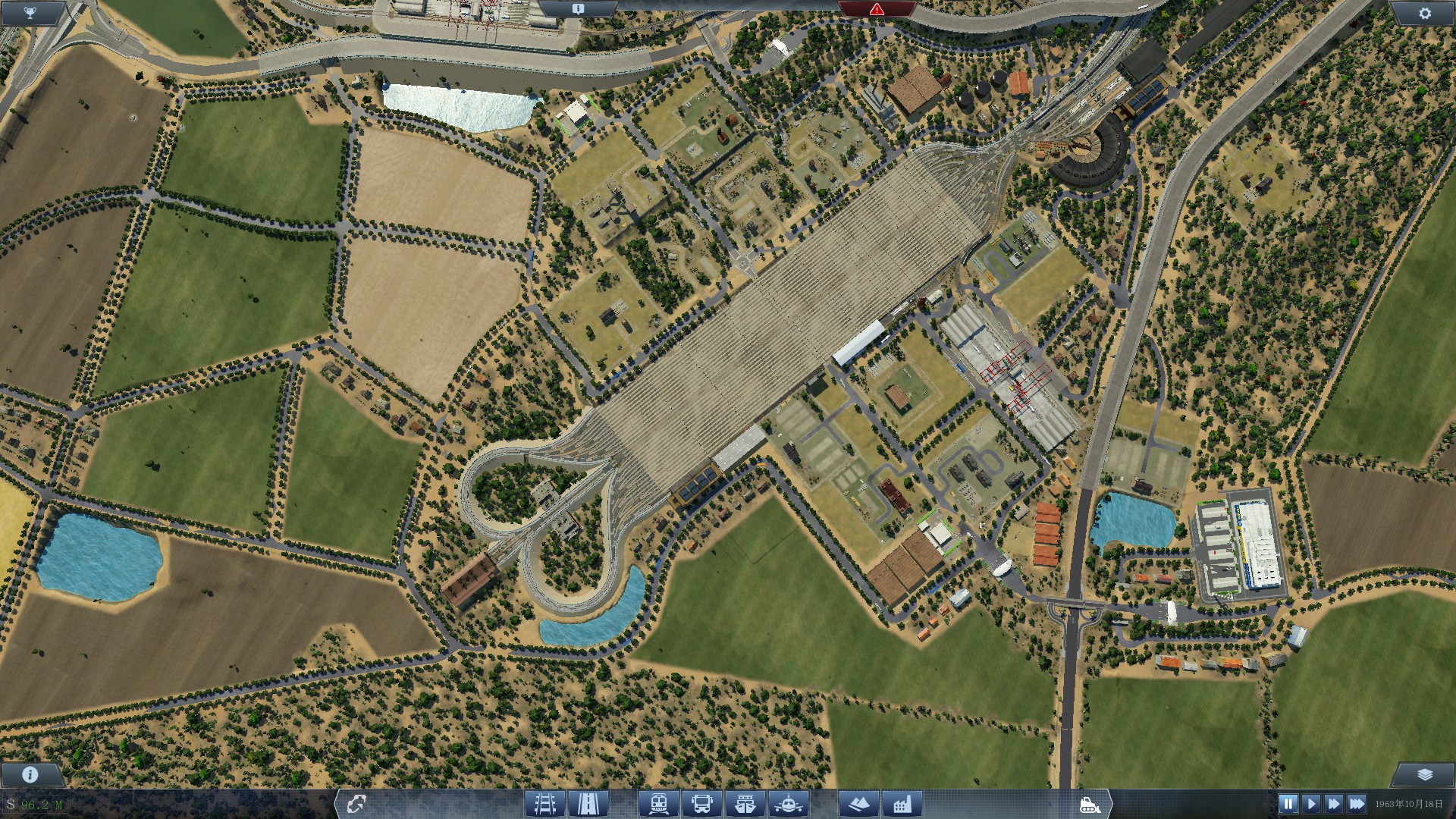This screenshot has height=819, width=1456.
Task: Click the date display showing 1963年10月18日
Action: 1410,805
